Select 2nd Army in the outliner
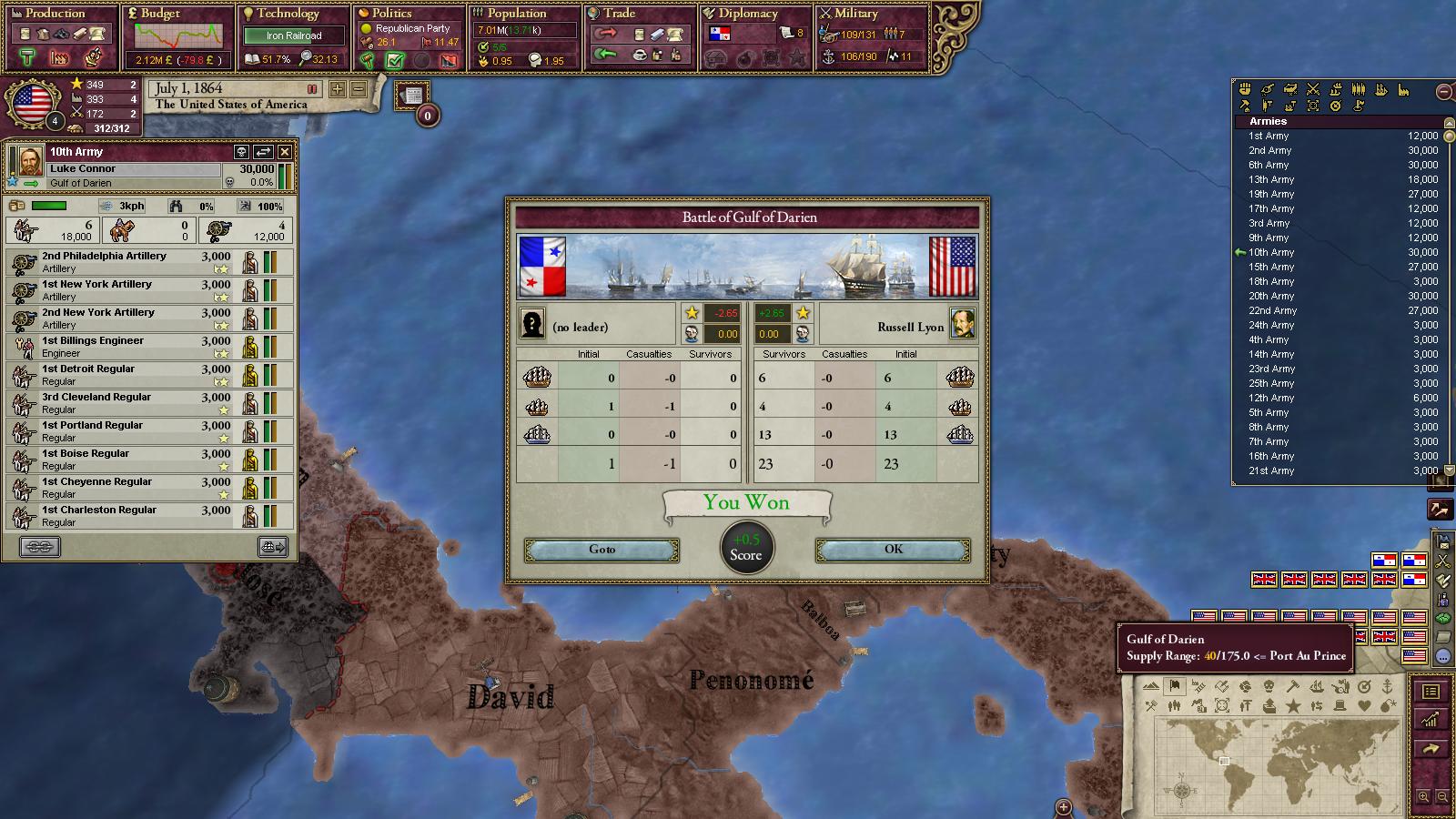This screenshot has height=819, width=1456. (x=1270, y=150)
